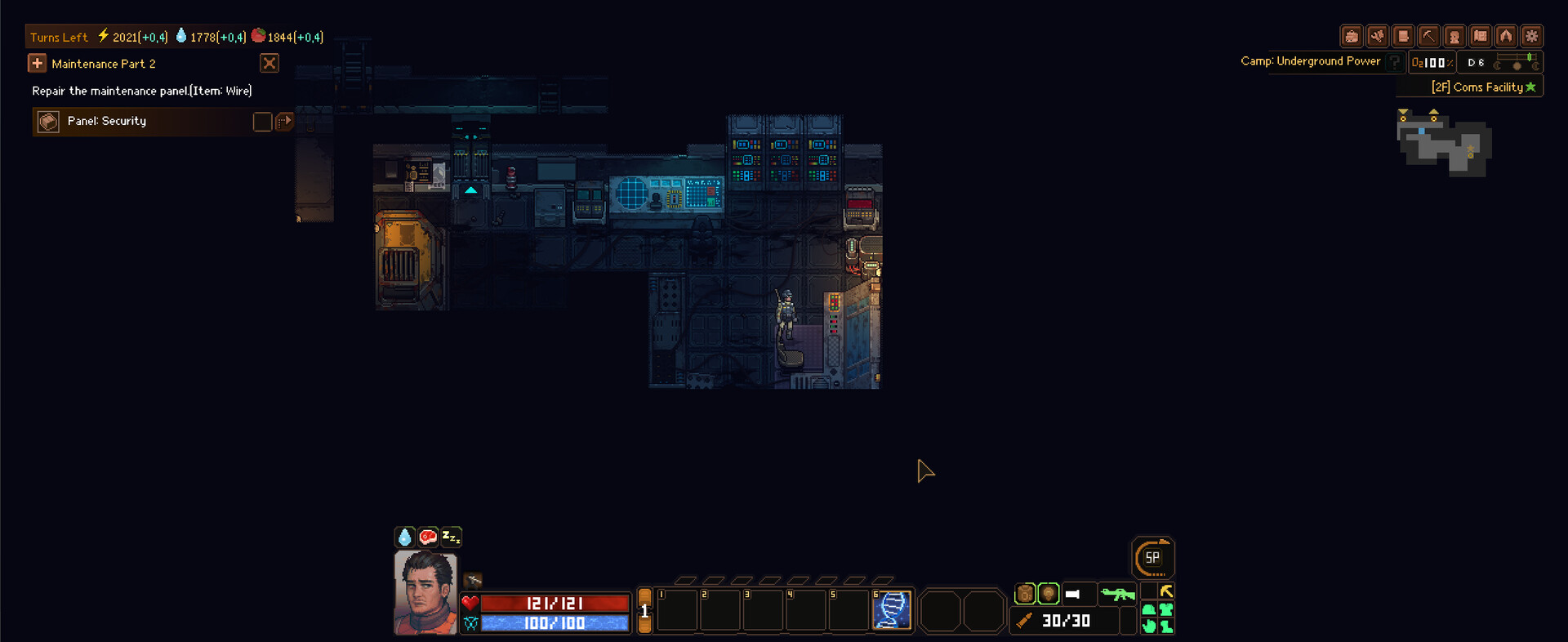
Task: Open the crafting wrench icon in top toolbar
Action: click(1378, 36)
